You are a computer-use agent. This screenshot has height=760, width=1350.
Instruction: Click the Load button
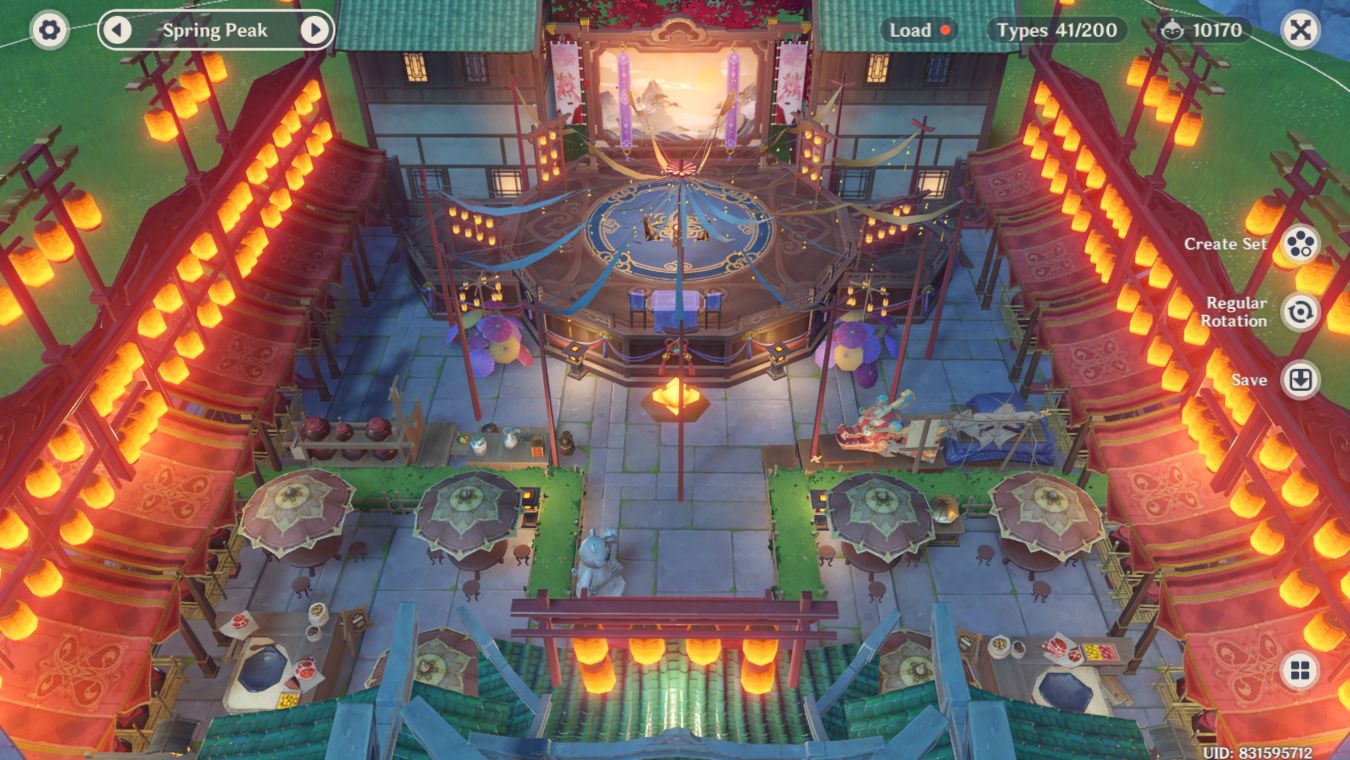910,30
